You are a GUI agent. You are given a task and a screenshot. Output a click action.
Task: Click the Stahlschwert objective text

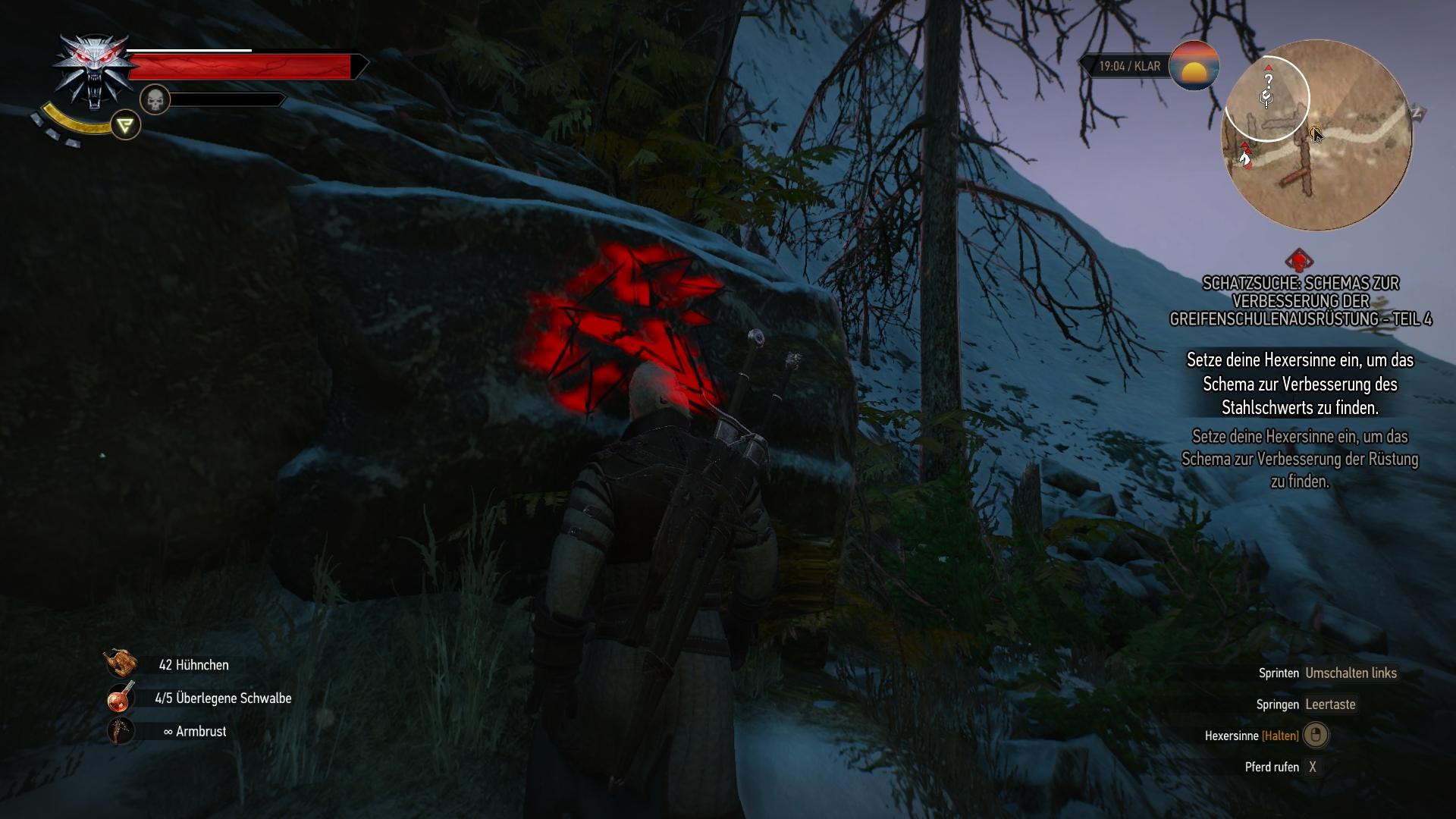[1300, 384]
